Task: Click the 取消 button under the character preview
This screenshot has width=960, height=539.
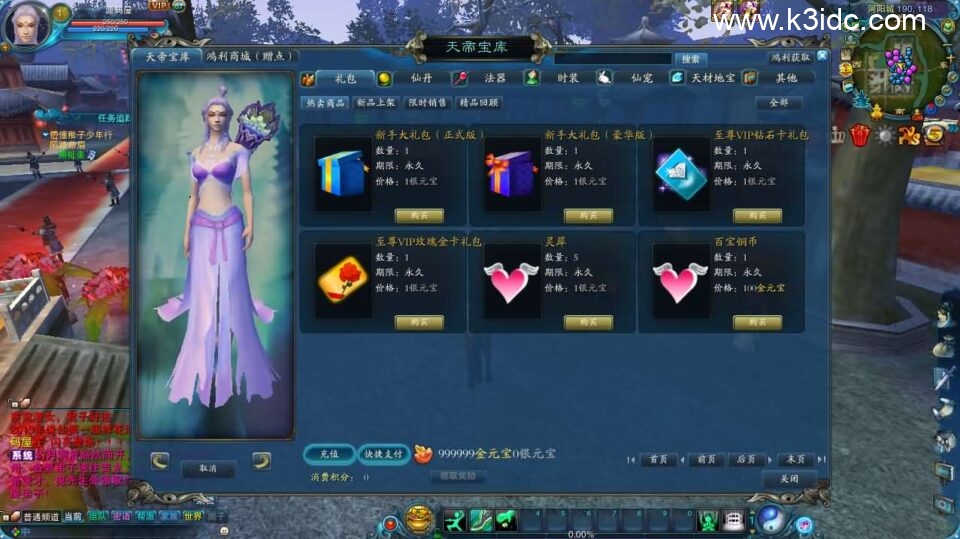Action: [x=208, y=467]
